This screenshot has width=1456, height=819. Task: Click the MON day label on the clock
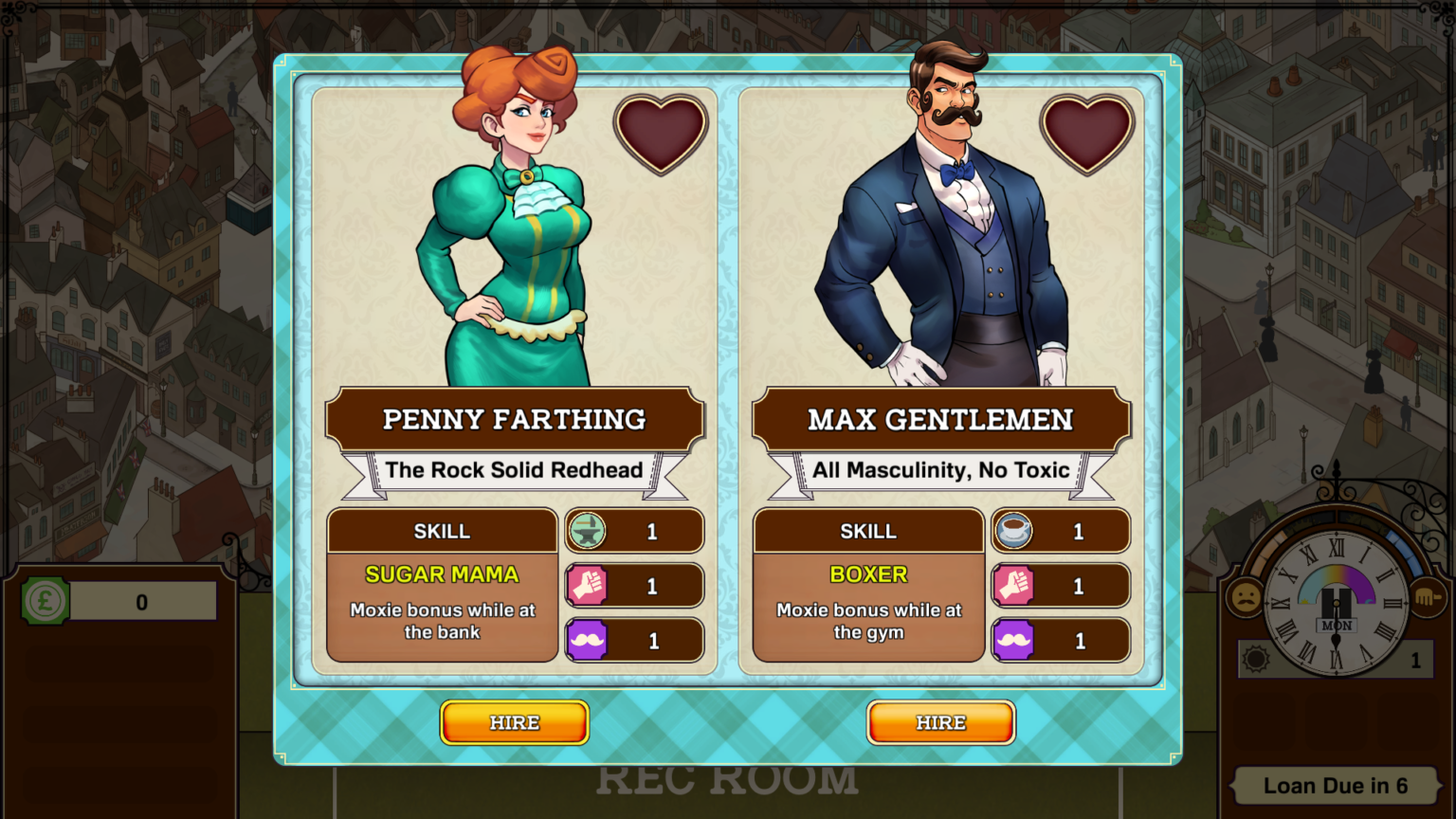[1337, 628]
